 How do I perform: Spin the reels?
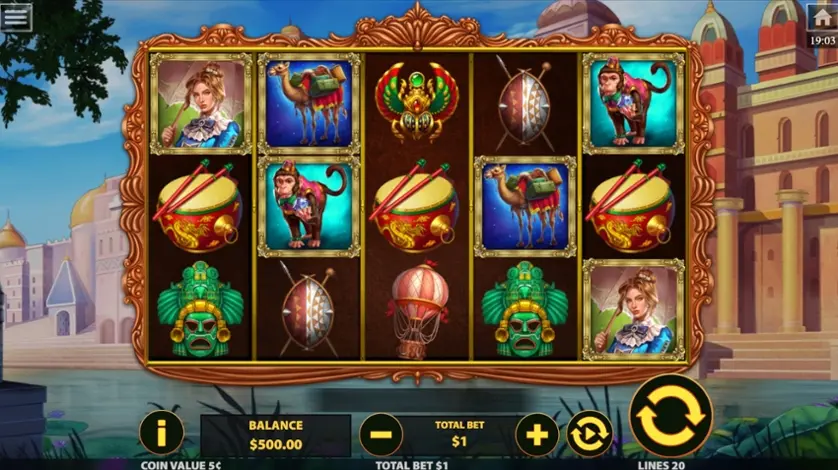click(x=671, y=416)
